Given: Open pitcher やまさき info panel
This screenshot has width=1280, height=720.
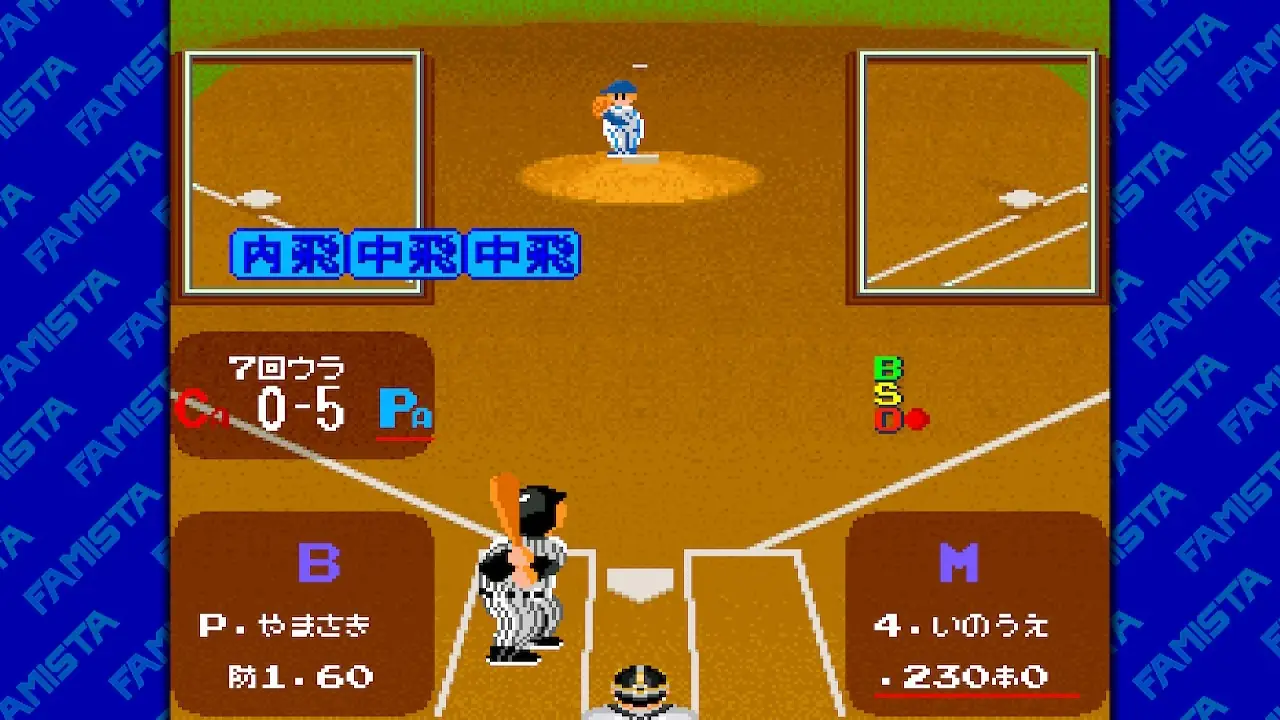Looking at the screenshot, I should tap(302, 612).
